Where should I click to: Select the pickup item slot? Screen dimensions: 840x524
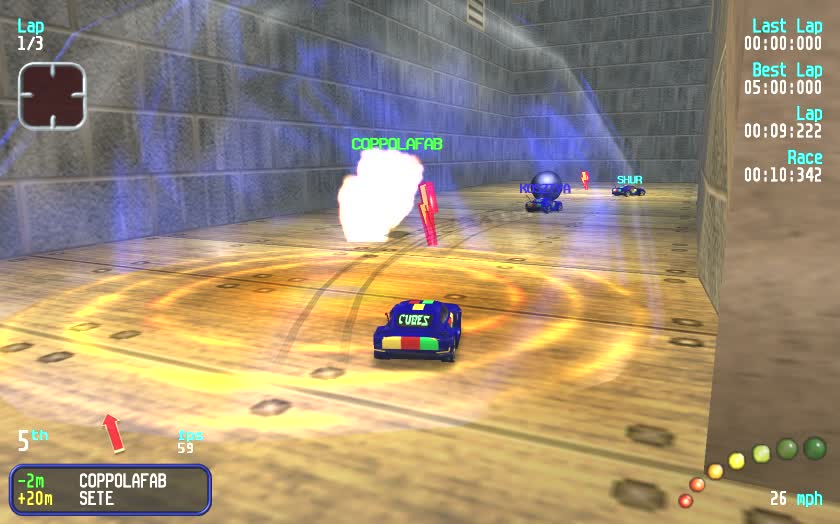pos(52,96)
